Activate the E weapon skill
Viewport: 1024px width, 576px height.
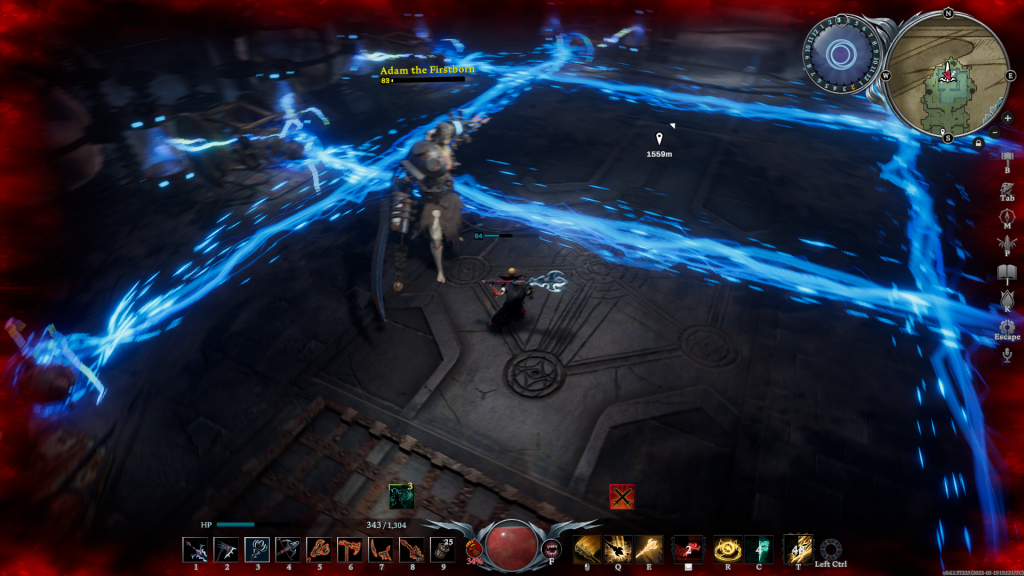(x=649, y=548)
